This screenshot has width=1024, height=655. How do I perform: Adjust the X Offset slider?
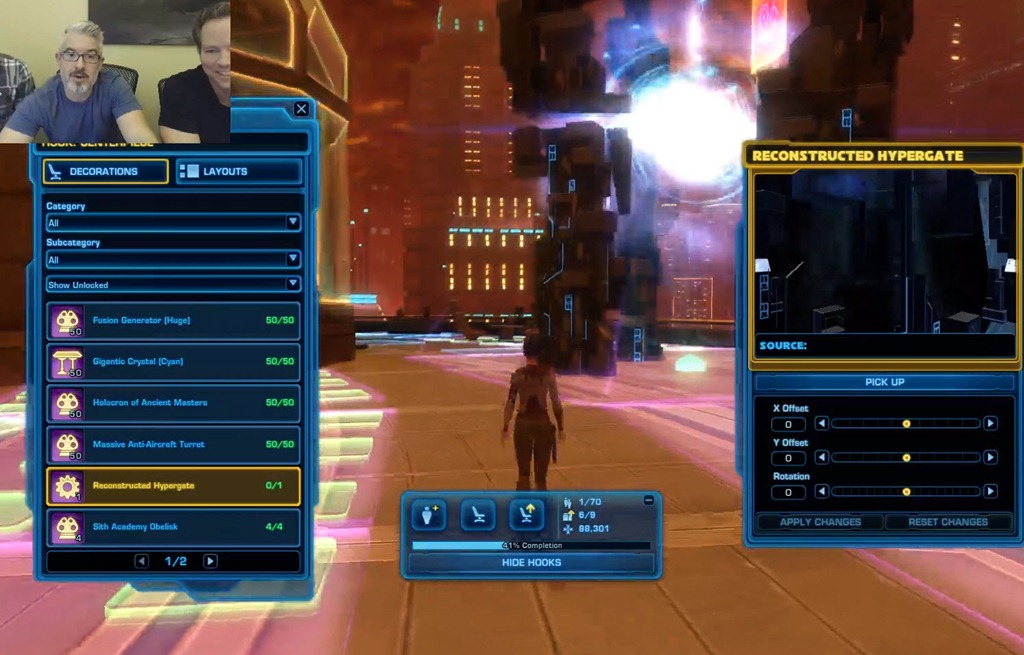pyautogui.click(x=906, y=424)
